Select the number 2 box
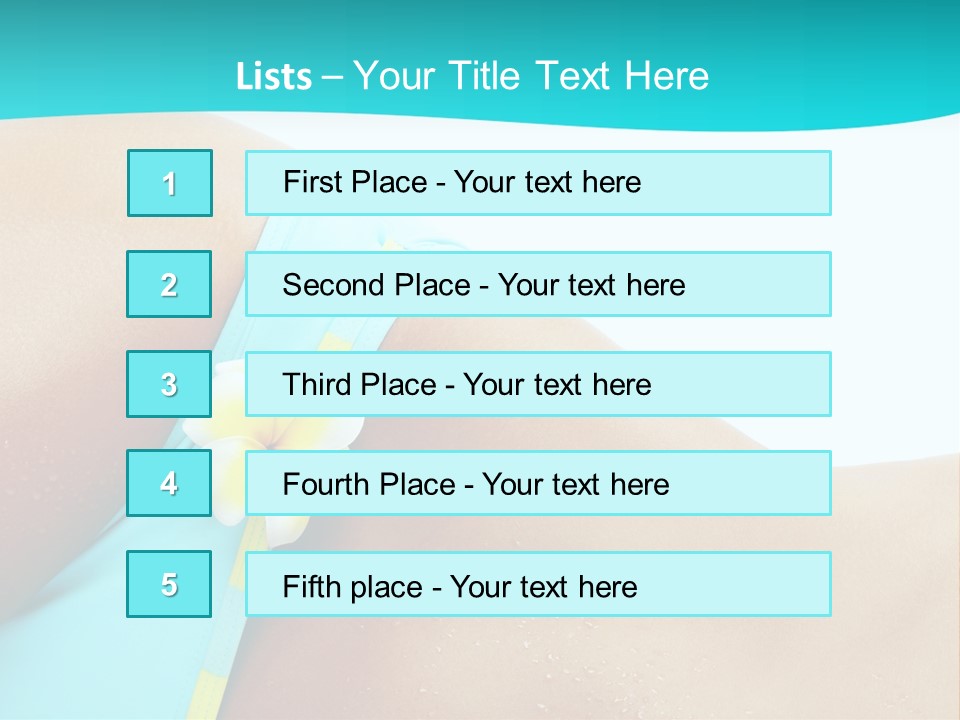 click(x=170, y=284)
